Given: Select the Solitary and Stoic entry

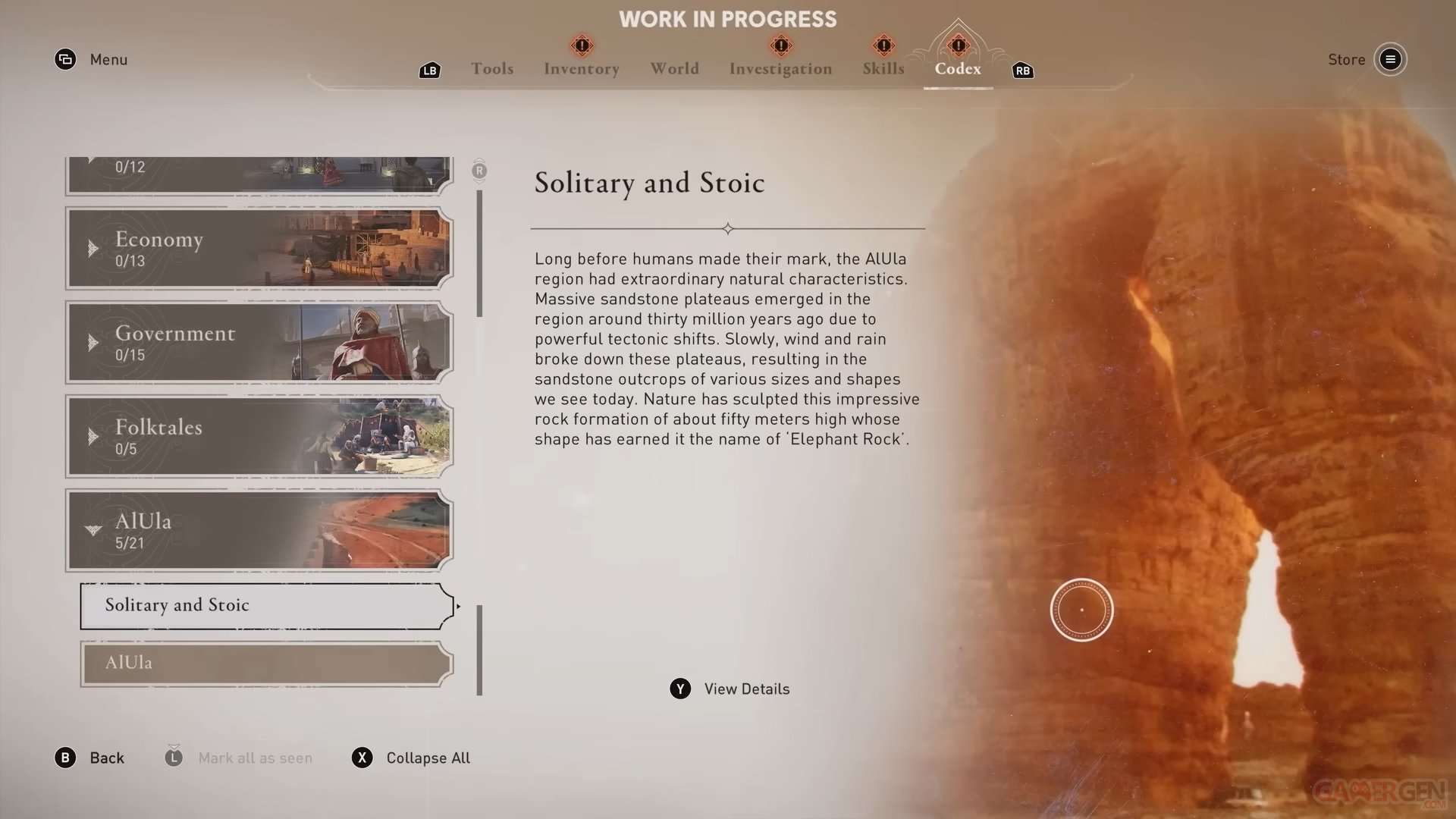Looking at the screenshot, I should click(x=266, y=605).
